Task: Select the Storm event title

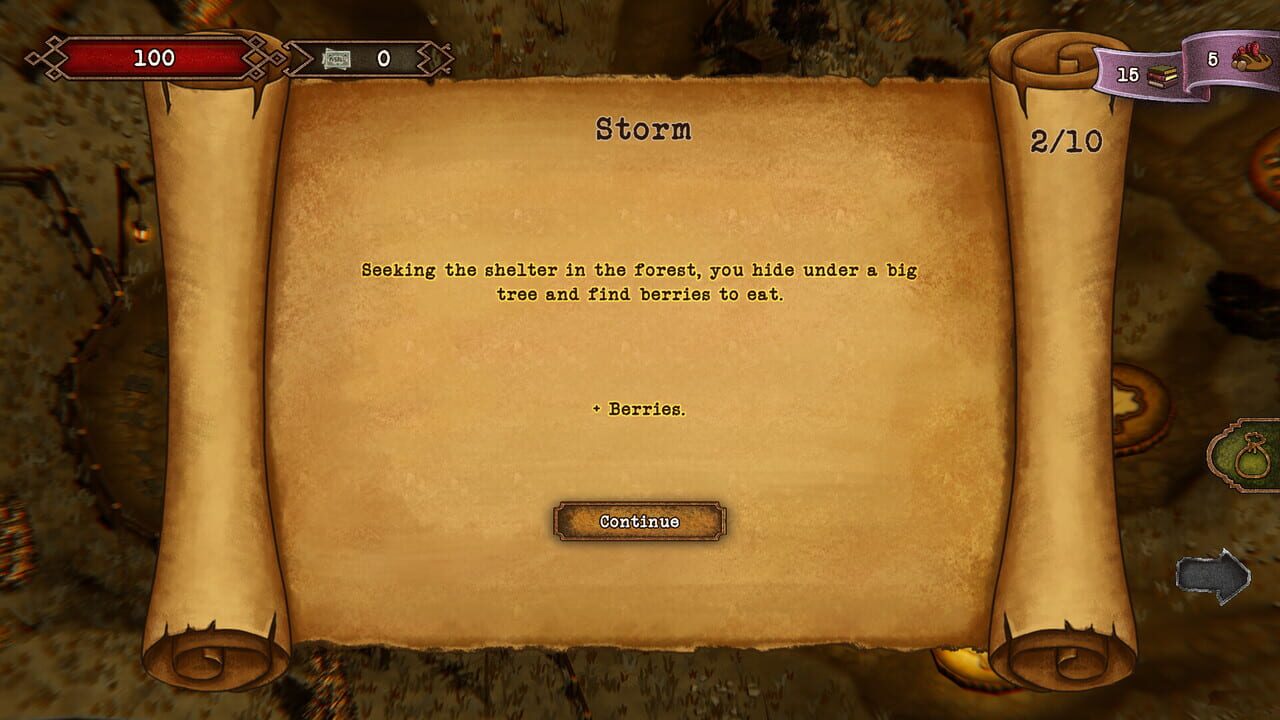Action: click(x=643, y=129)
